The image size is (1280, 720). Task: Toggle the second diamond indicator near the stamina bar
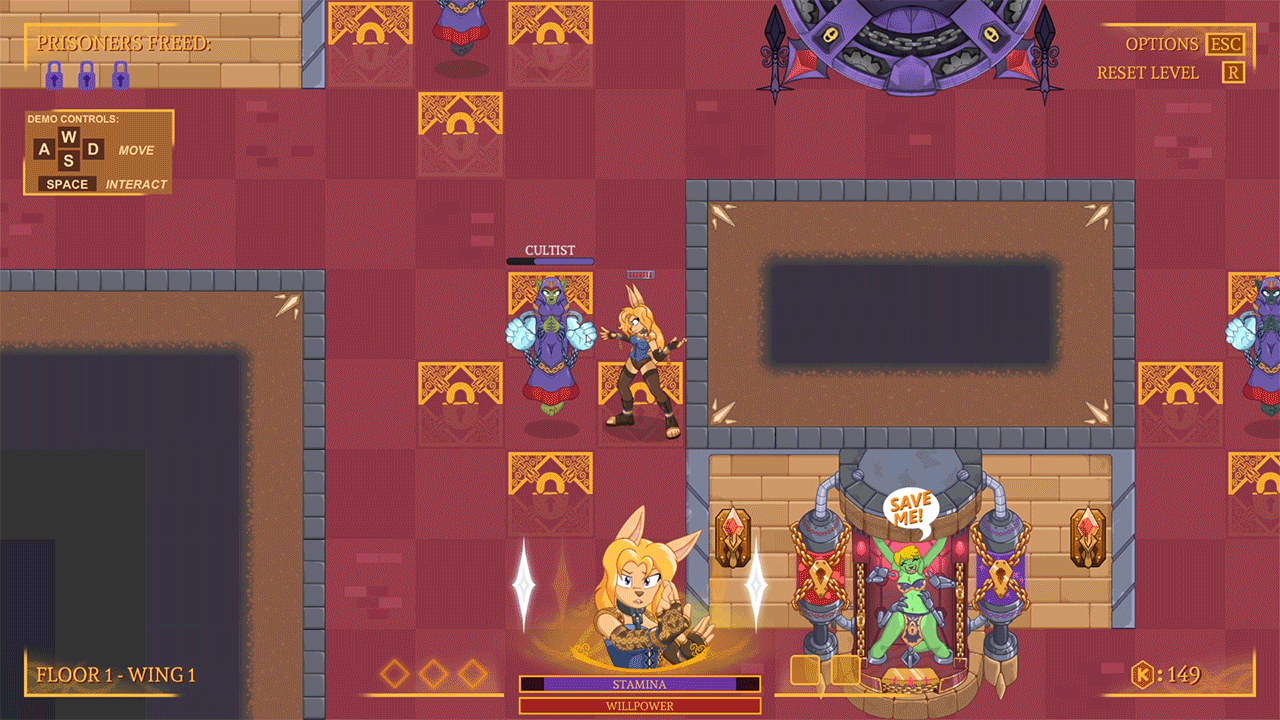click(434, 673)
